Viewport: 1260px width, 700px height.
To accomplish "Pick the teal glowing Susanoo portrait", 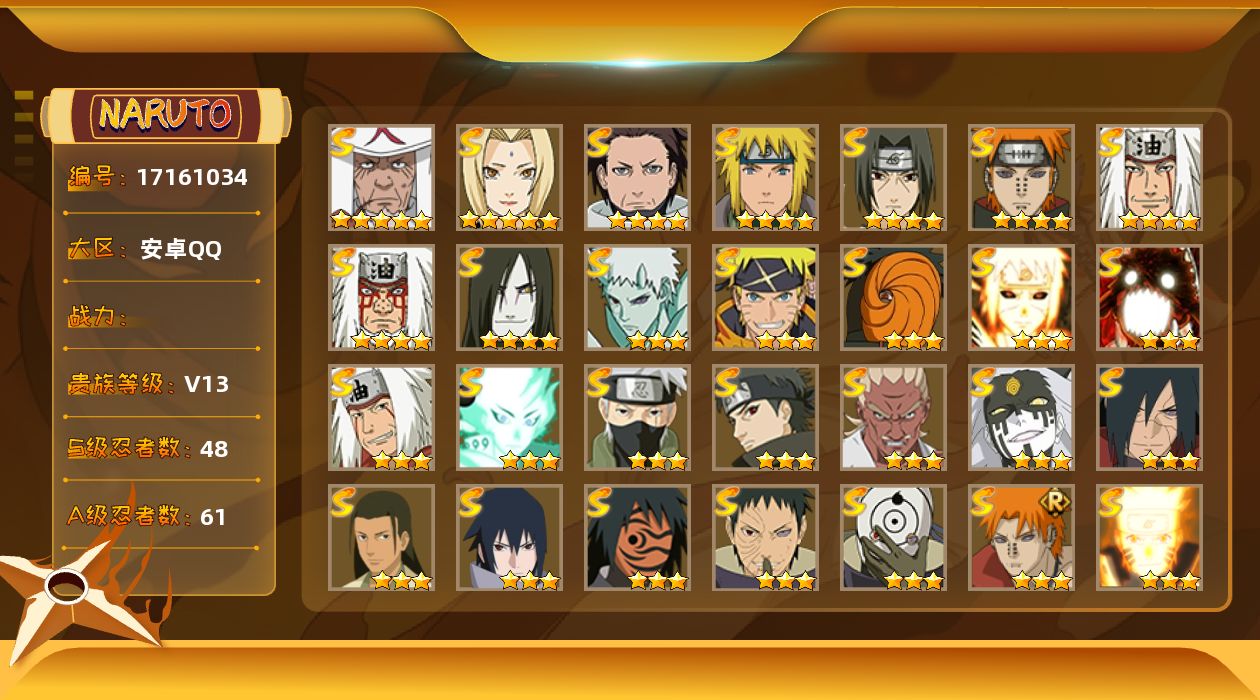I will coord(509,418).
